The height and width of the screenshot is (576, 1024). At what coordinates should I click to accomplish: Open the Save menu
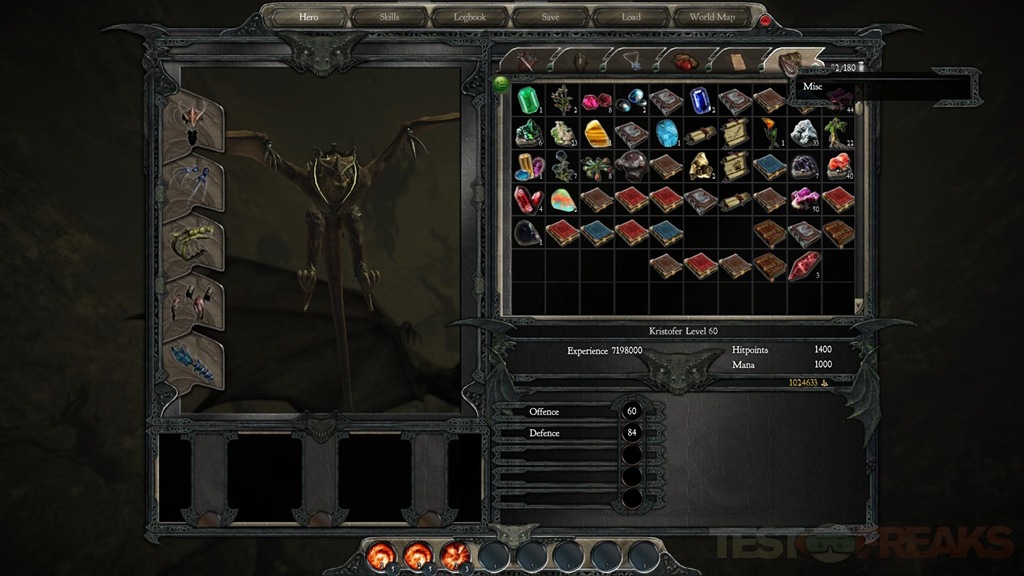point(551,17)
